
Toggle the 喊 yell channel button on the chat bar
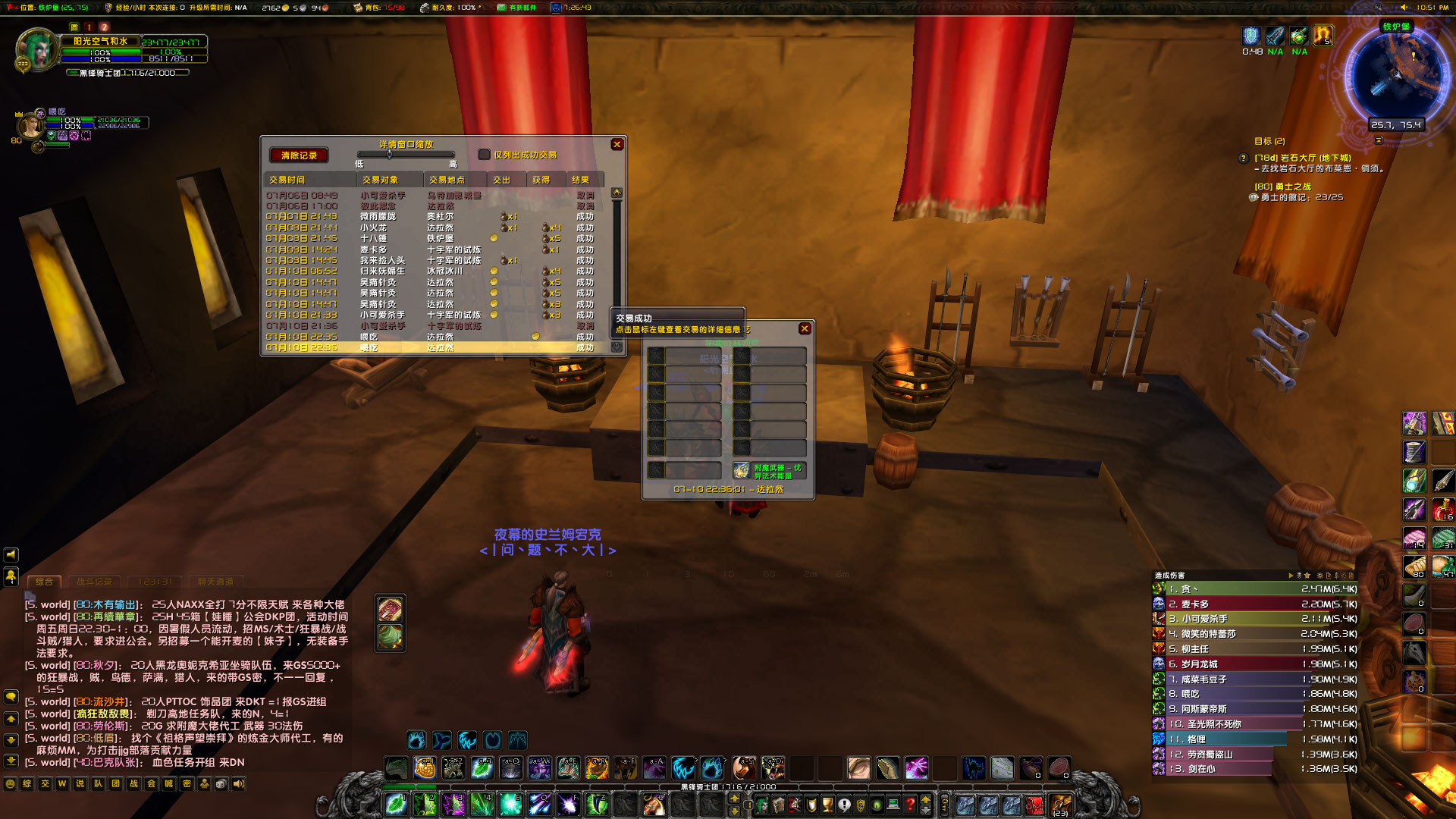click(x=168, y=783)
